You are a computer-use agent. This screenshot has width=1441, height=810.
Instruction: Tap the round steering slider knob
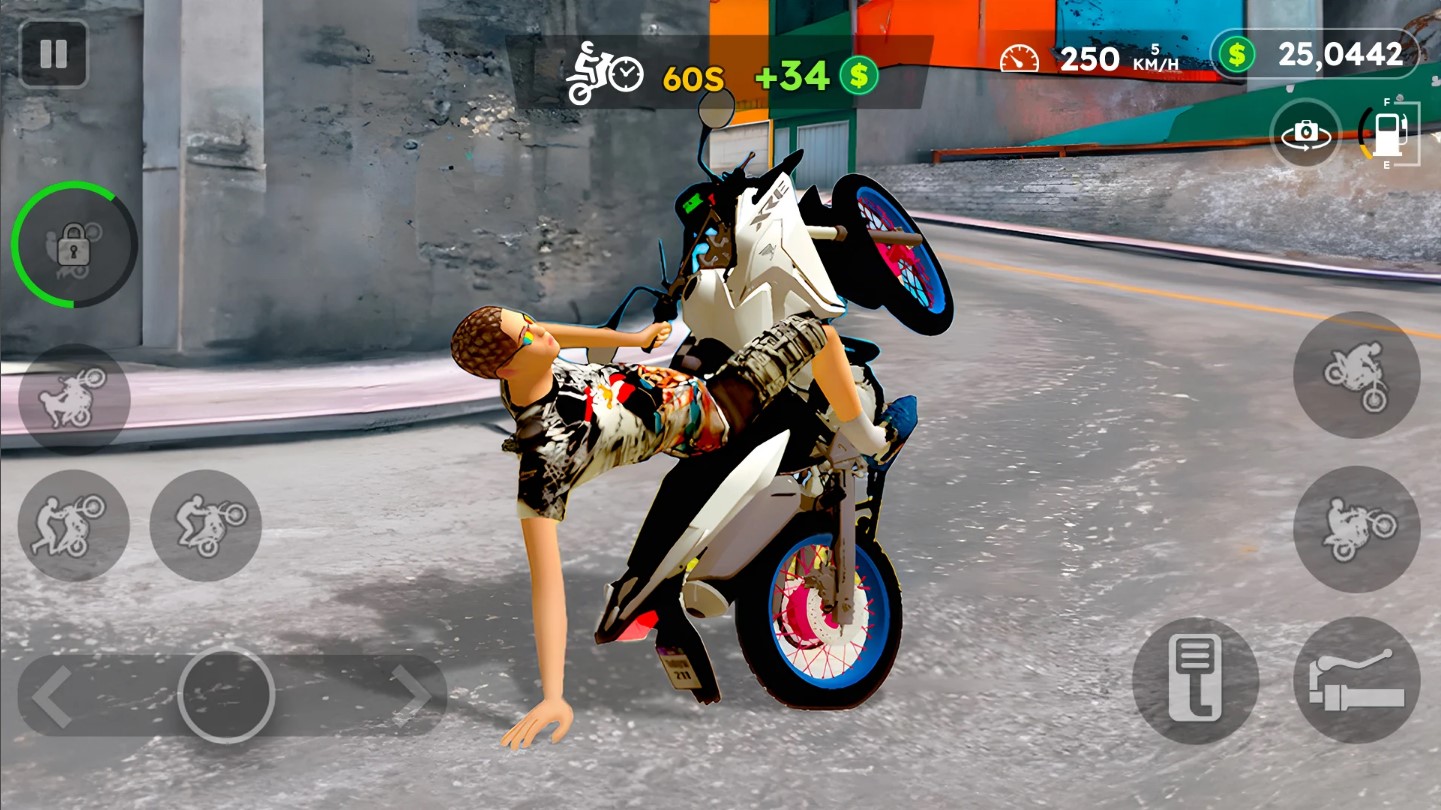226,696
